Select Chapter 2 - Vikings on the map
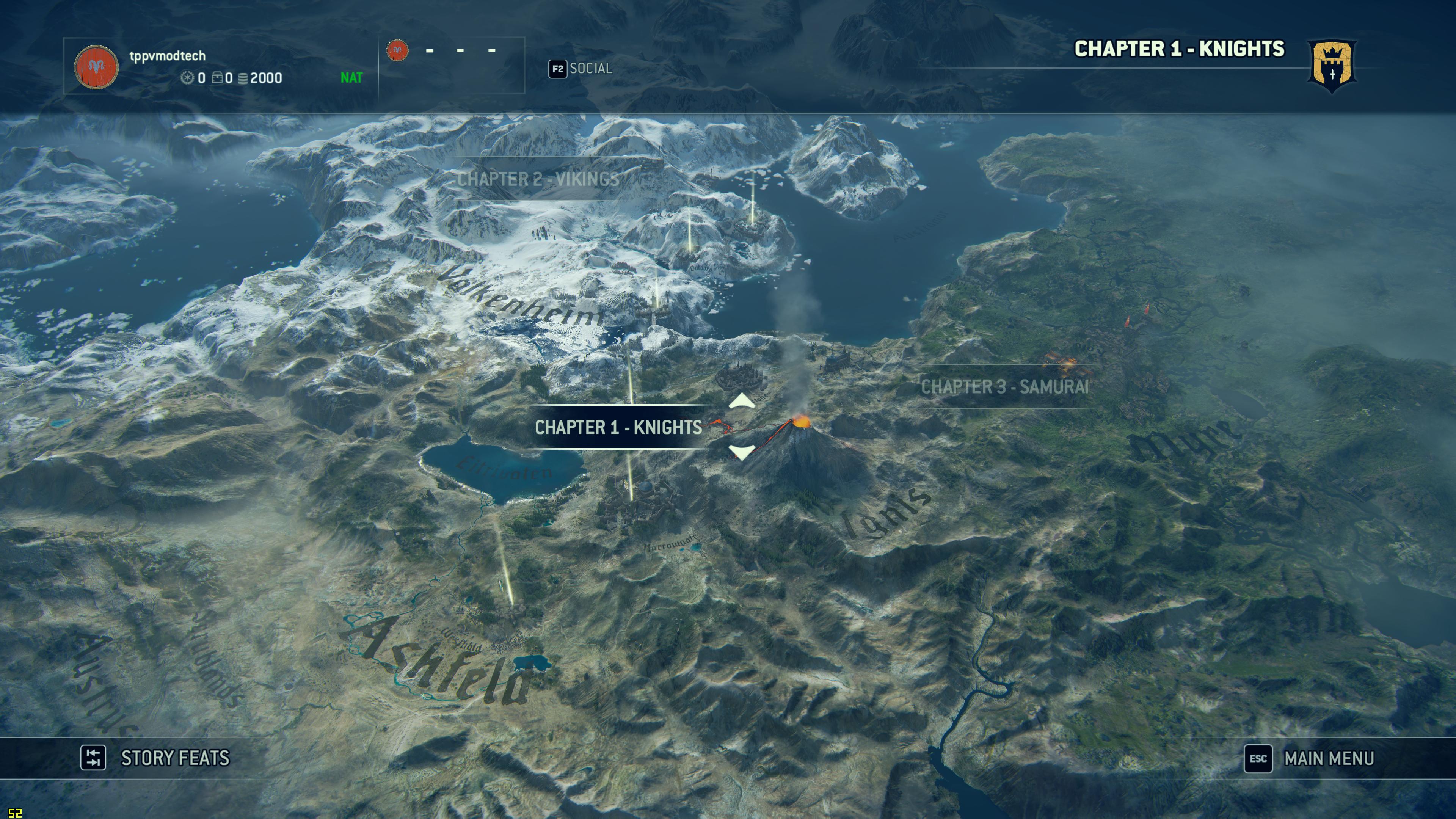 pyautogui.click(x=538, y=179)
